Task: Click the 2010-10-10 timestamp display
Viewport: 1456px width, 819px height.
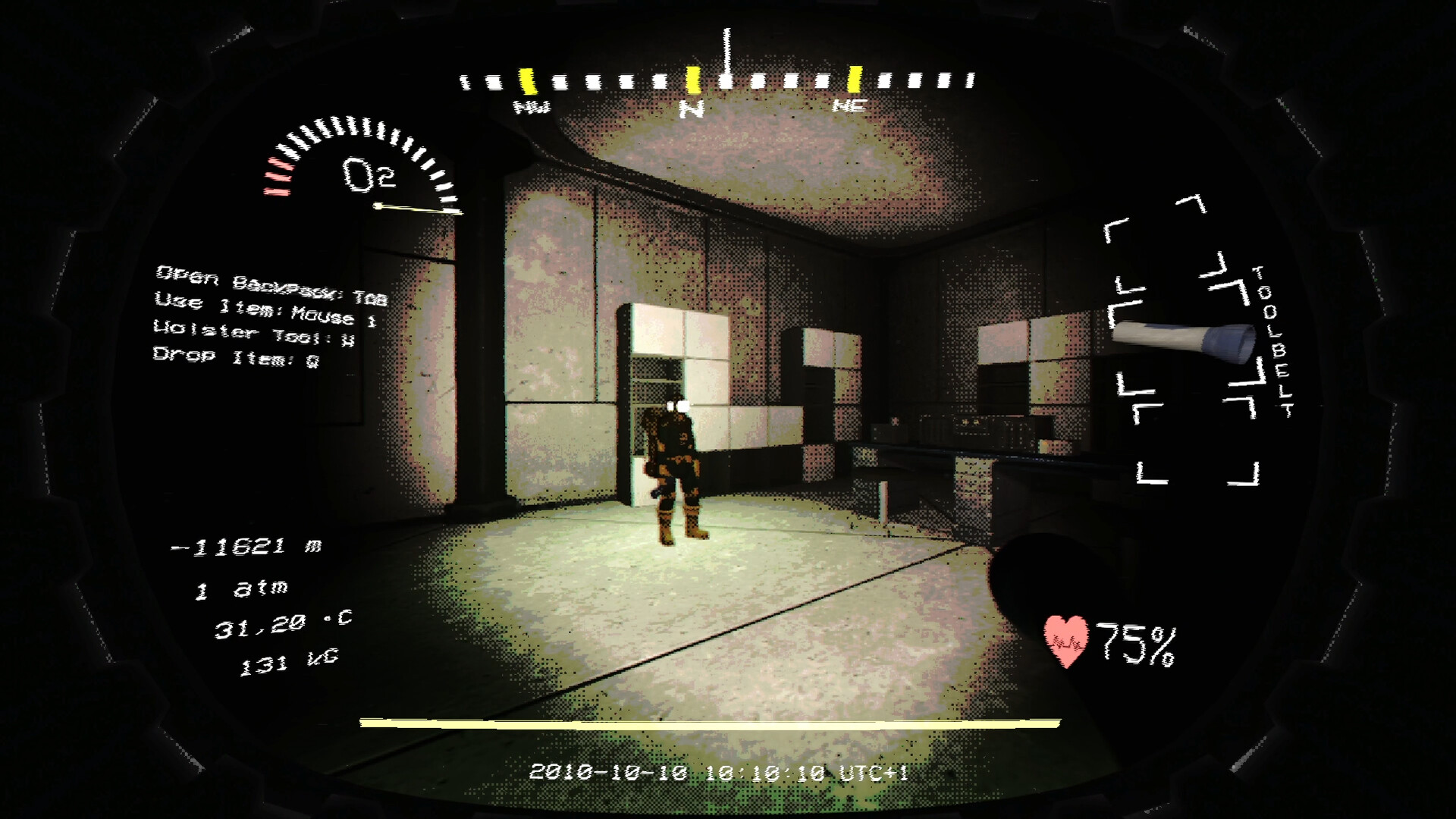Action: (720, 773)
